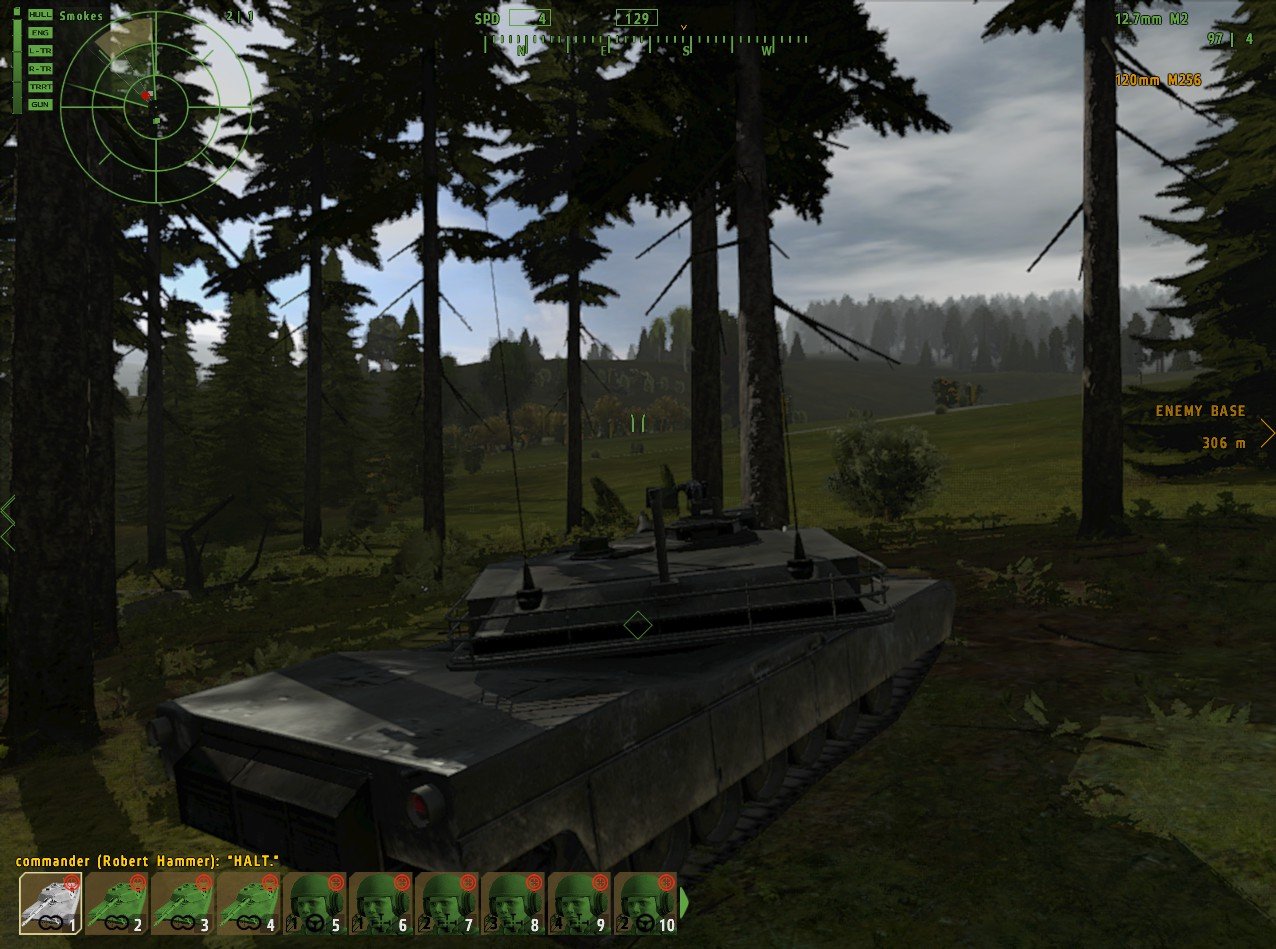This screenshot has width=1276, height=949.
Task: Click the compass heading strip
Action: pyautogui.click(x=646, y=44)
